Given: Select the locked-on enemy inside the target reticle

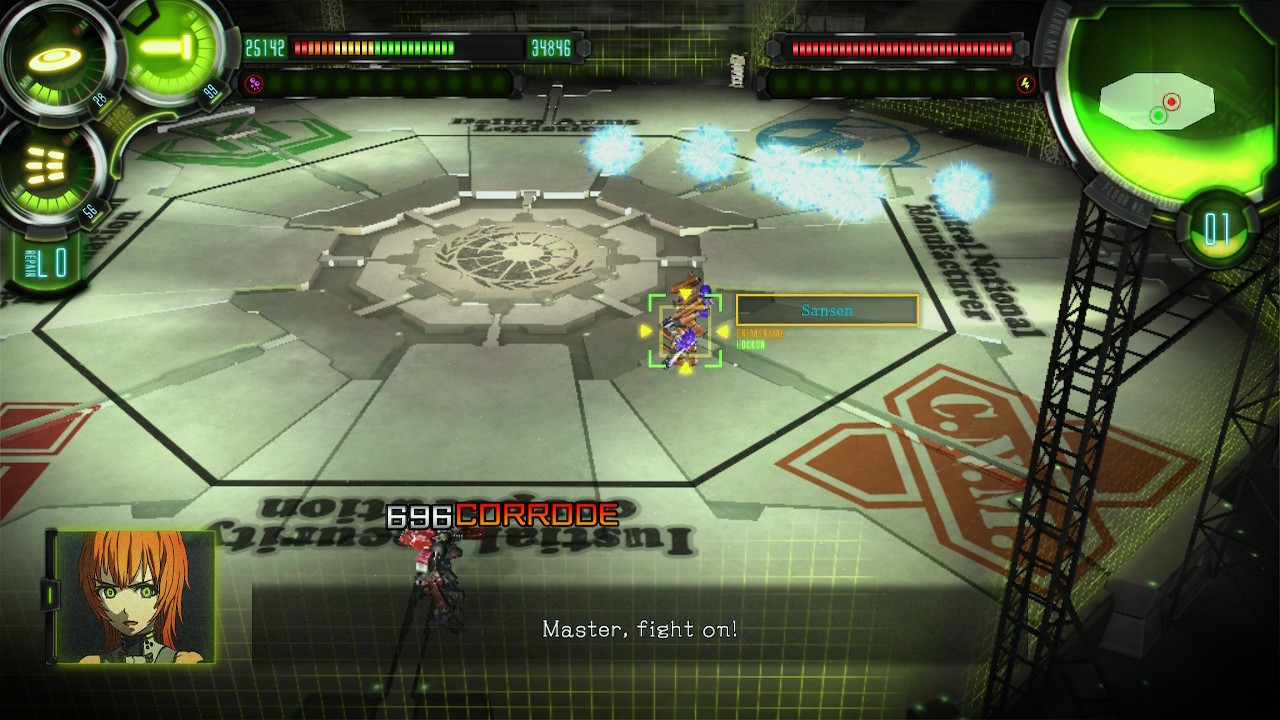Looking at the screenshot, I should [x=685, y=326].
